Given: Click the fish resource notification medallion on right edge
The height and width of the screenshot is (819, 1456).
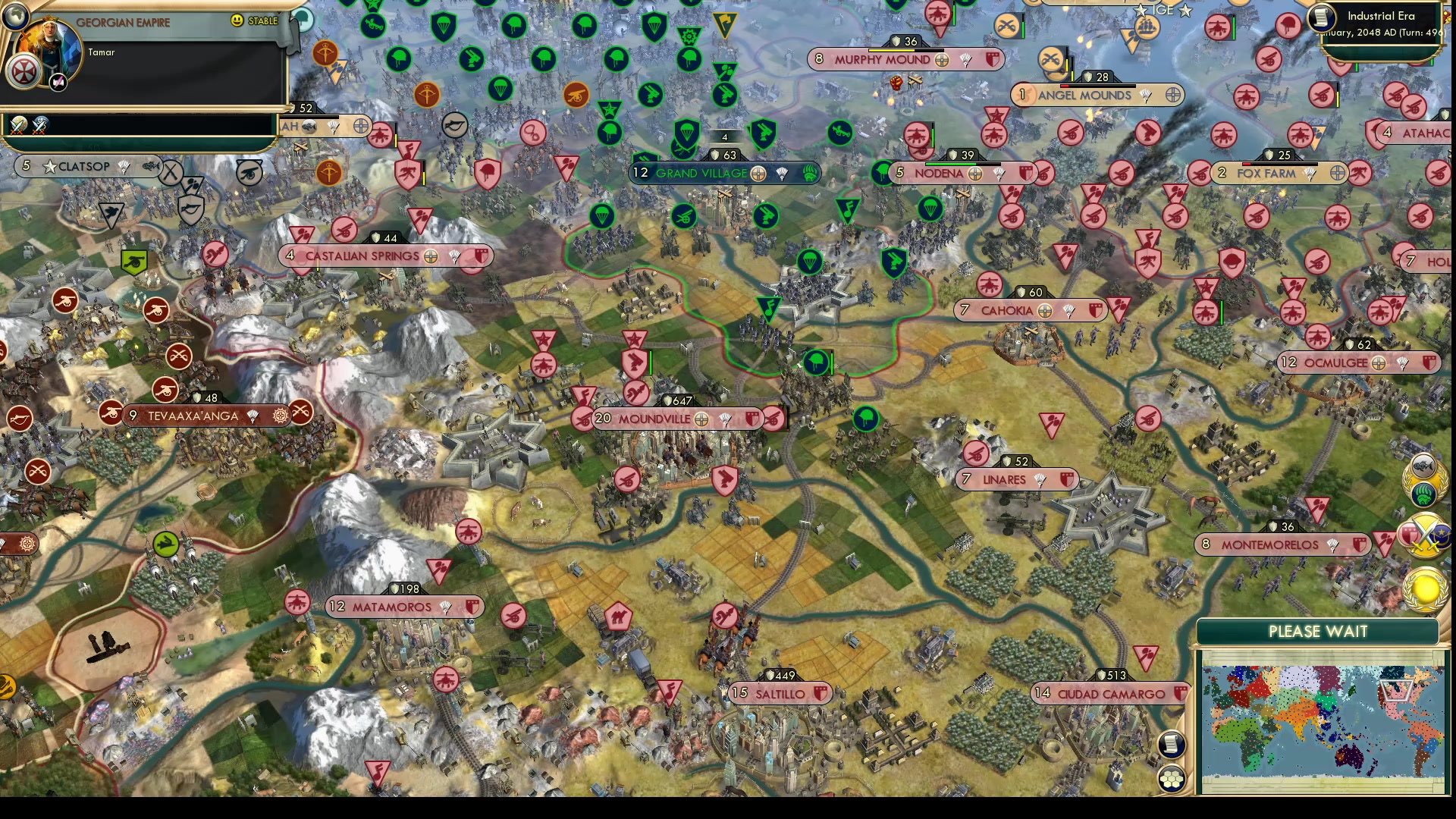Looking at the screenshot, I should [1423, 465].
